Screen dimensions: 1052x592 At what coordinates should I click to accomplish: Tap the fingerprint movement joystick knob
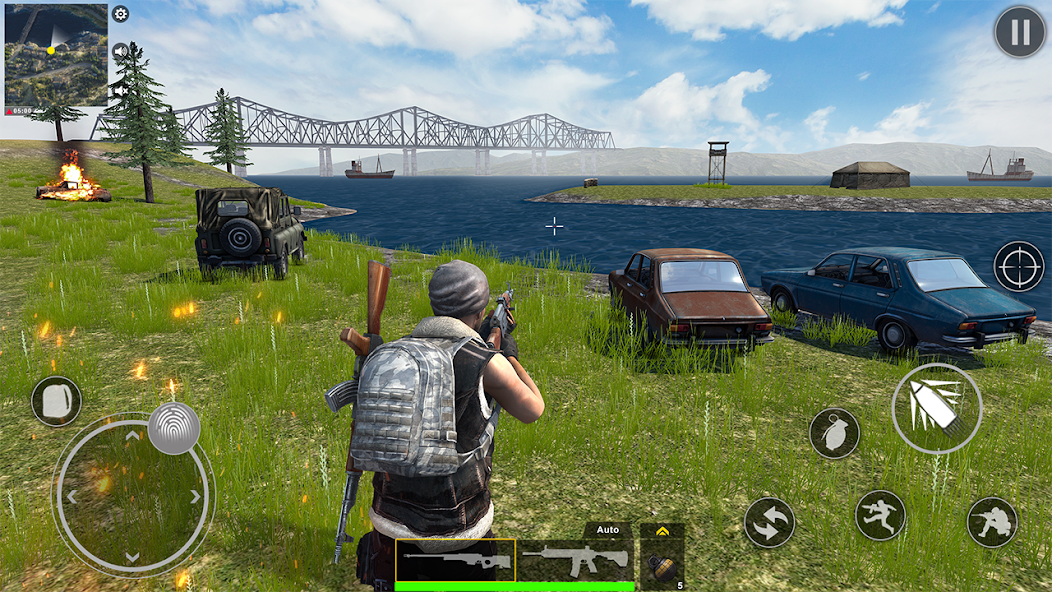174,428
